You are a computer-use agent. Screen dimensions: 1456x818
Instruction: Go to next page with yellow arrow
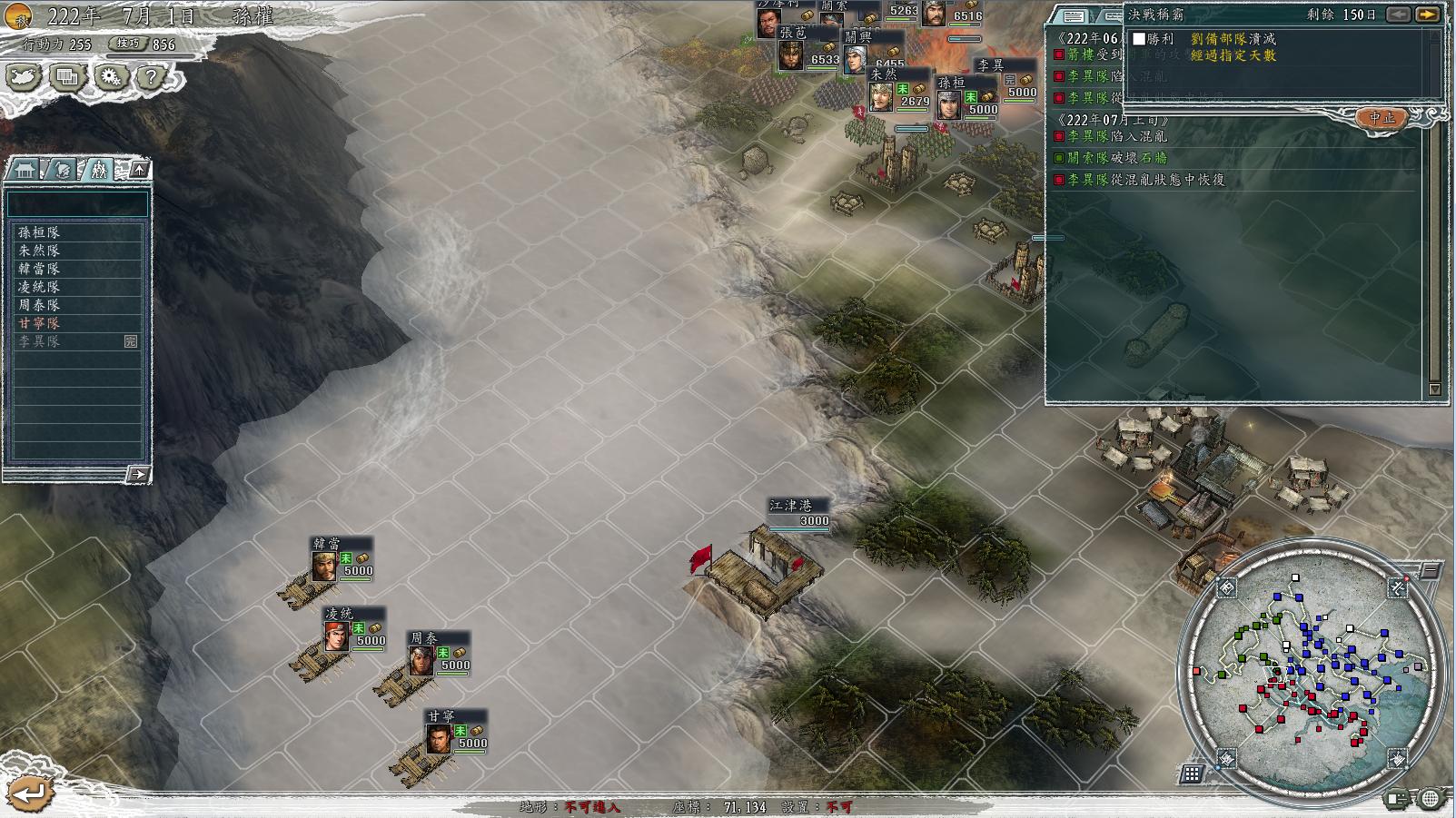point(1428,15)
